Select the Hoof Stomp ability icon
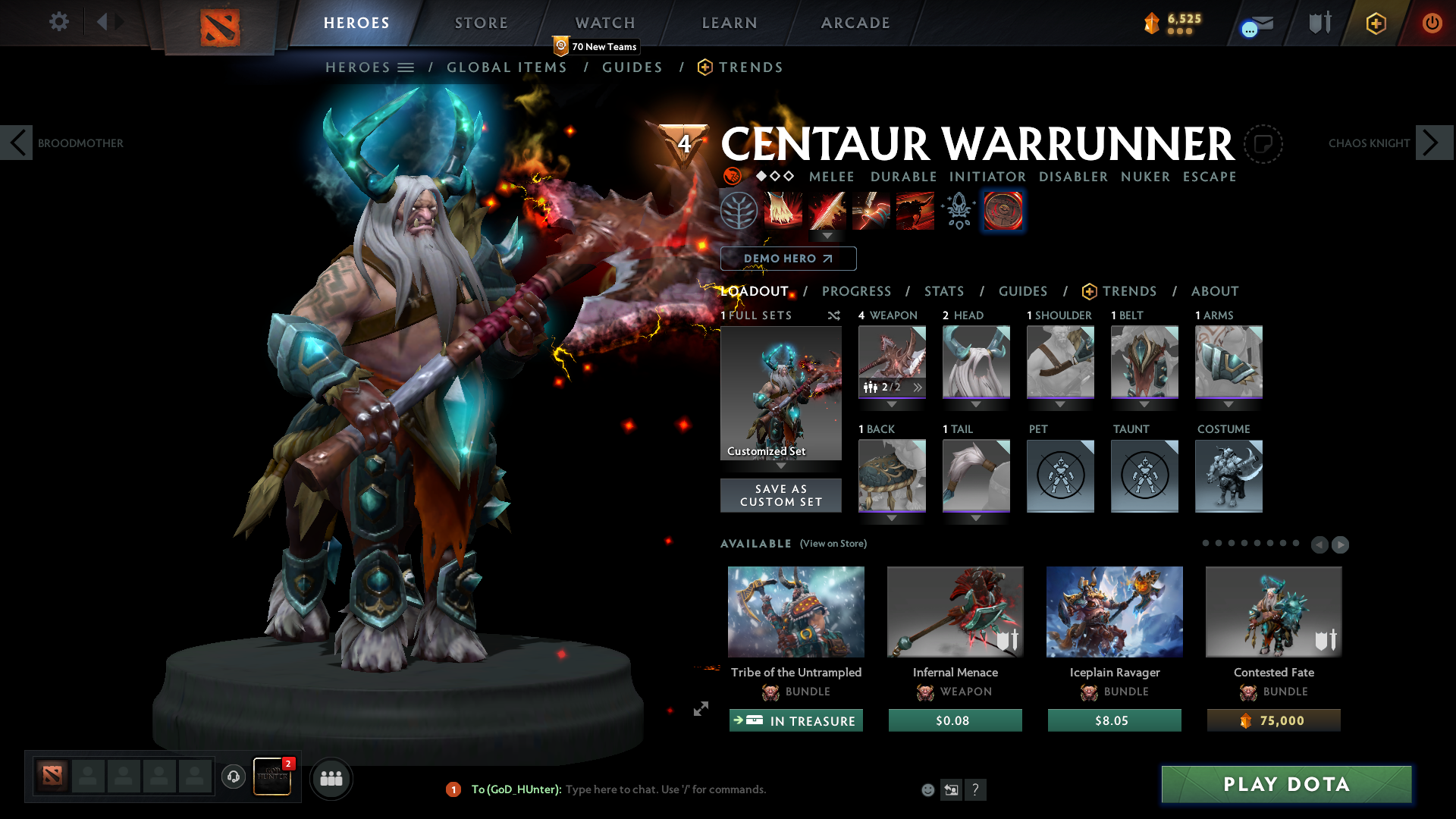Viewport: 1456px width, 819px height. click(783, 210)
